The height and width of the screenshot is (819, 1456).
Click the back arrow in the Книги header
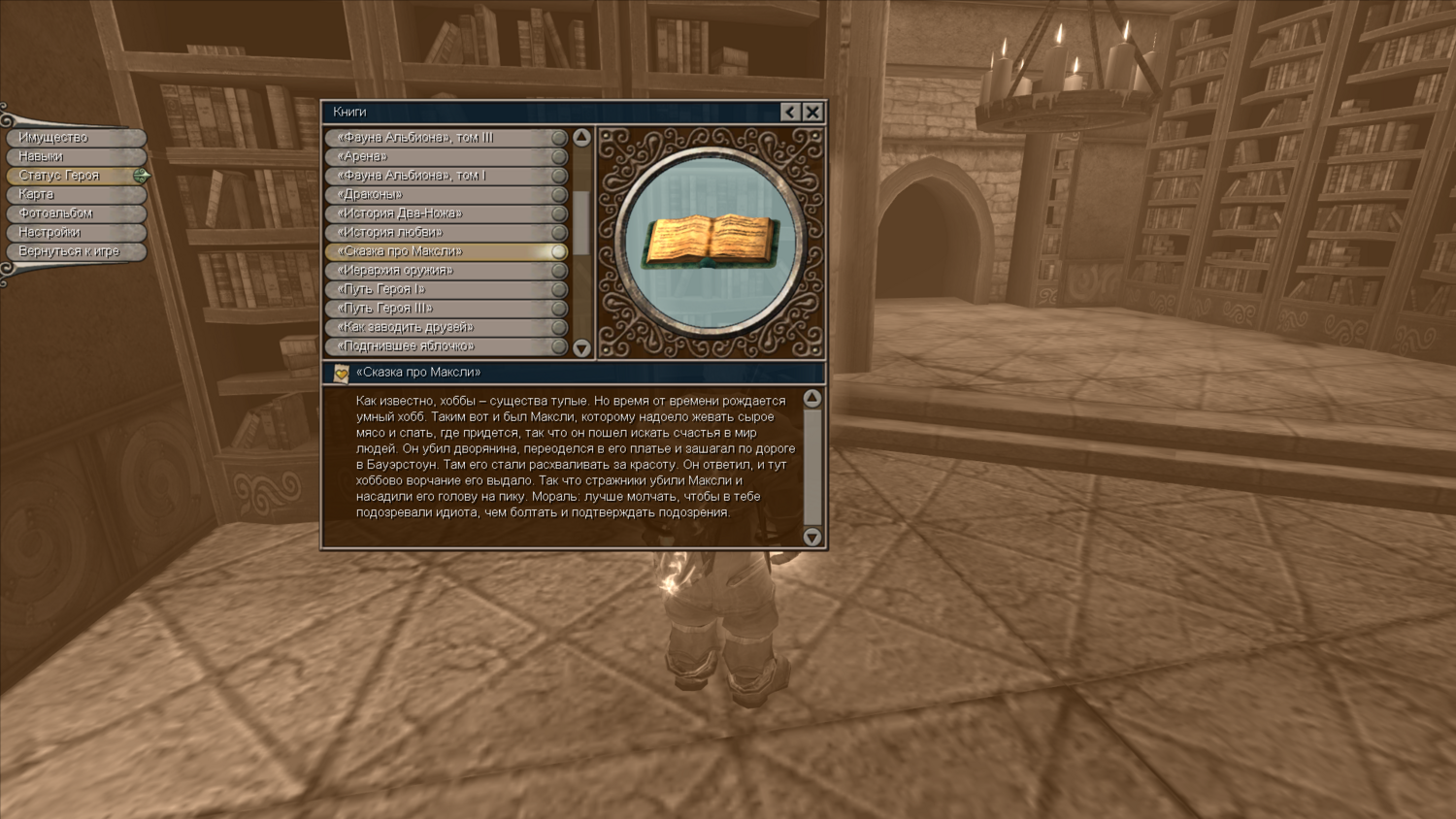pos(790,112)
